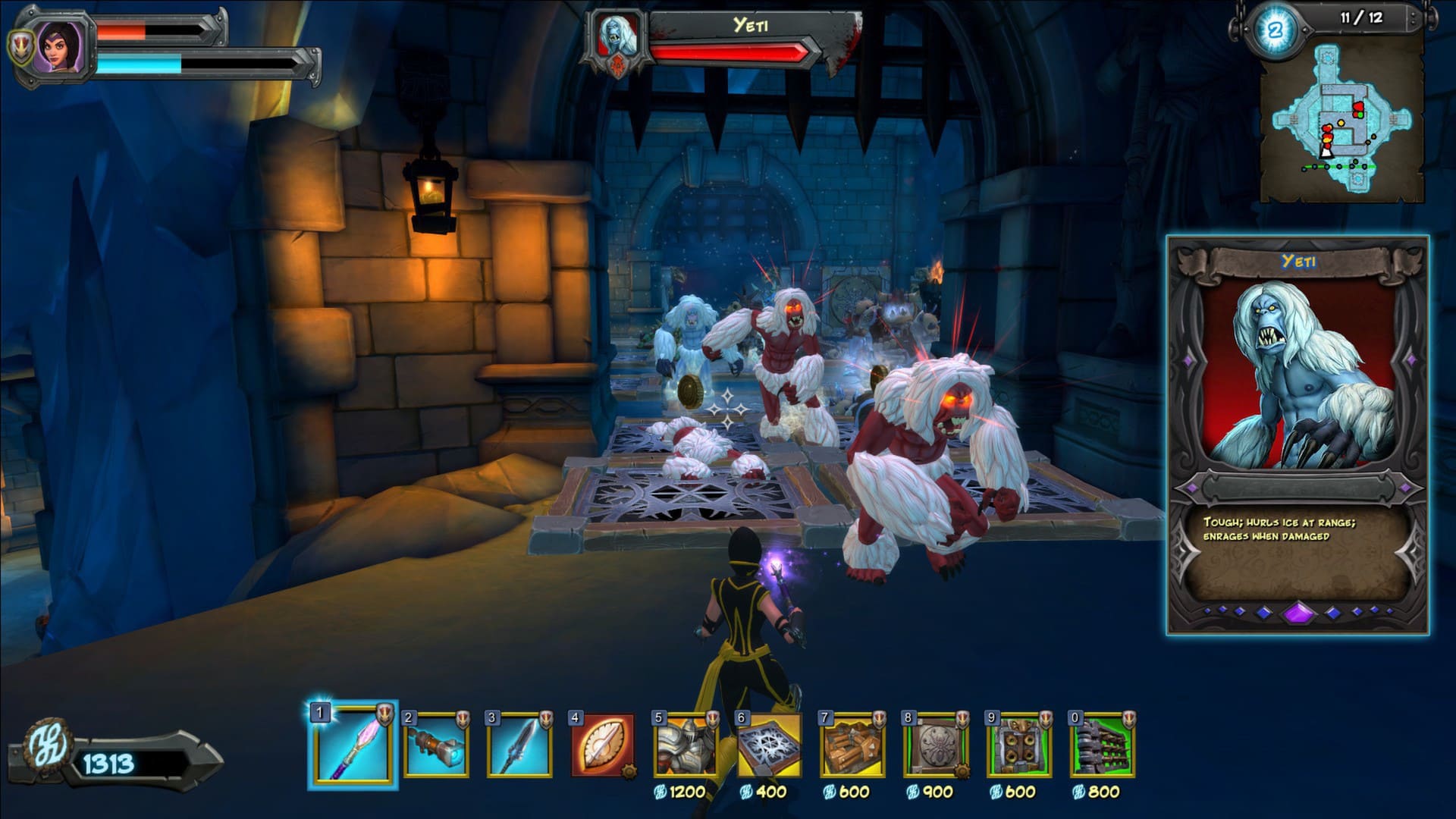Pick the spiked grinder wall trap costing 800

(x=1103, y=745)
